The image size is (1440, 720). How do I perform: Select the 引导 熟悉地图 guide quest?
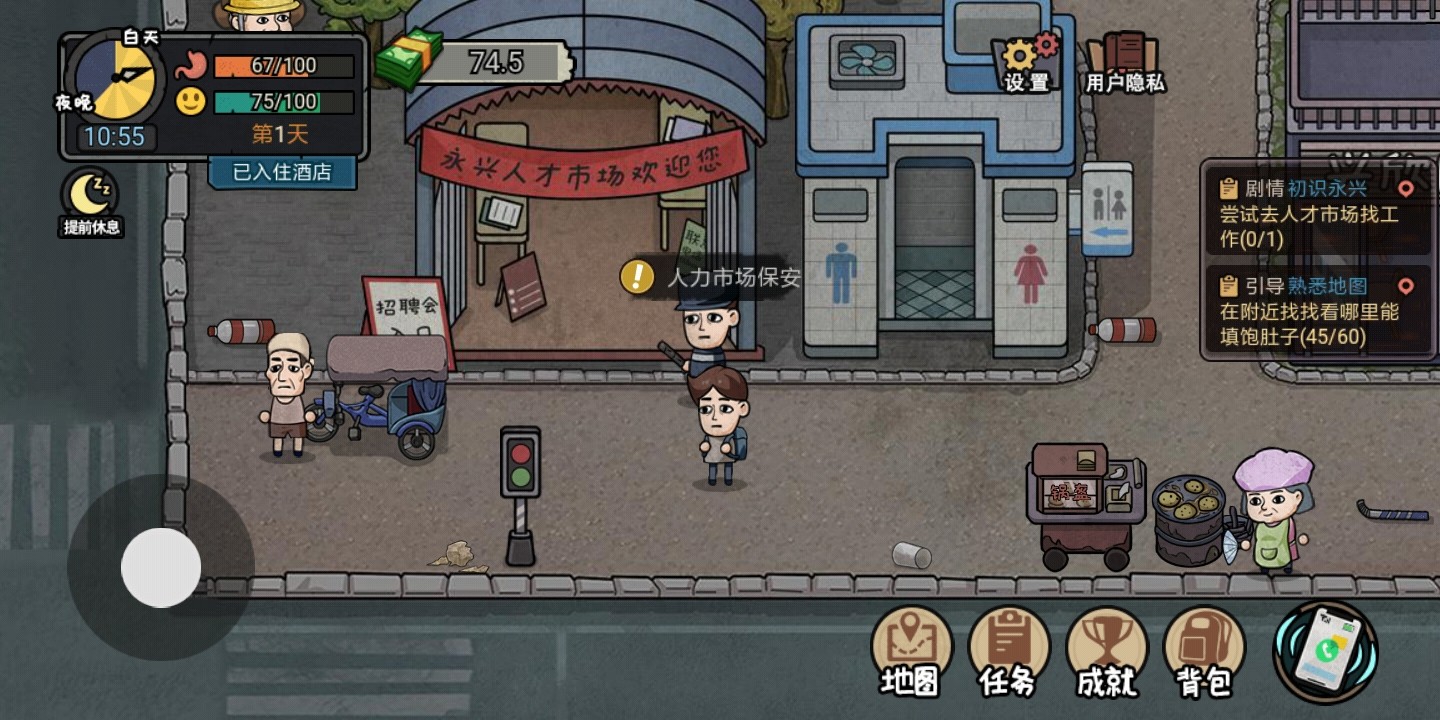(x=1316, y=310)
